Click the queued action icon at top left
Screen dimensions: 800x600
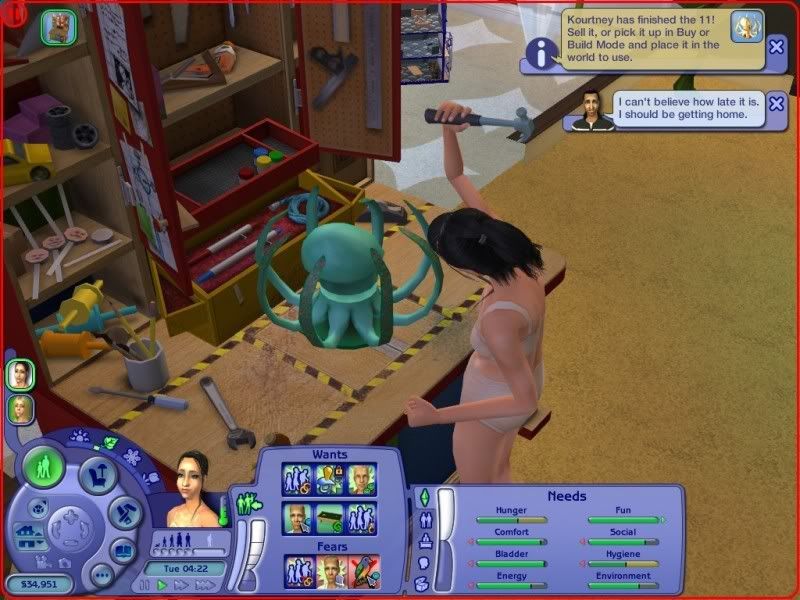(x=56, y=27)
